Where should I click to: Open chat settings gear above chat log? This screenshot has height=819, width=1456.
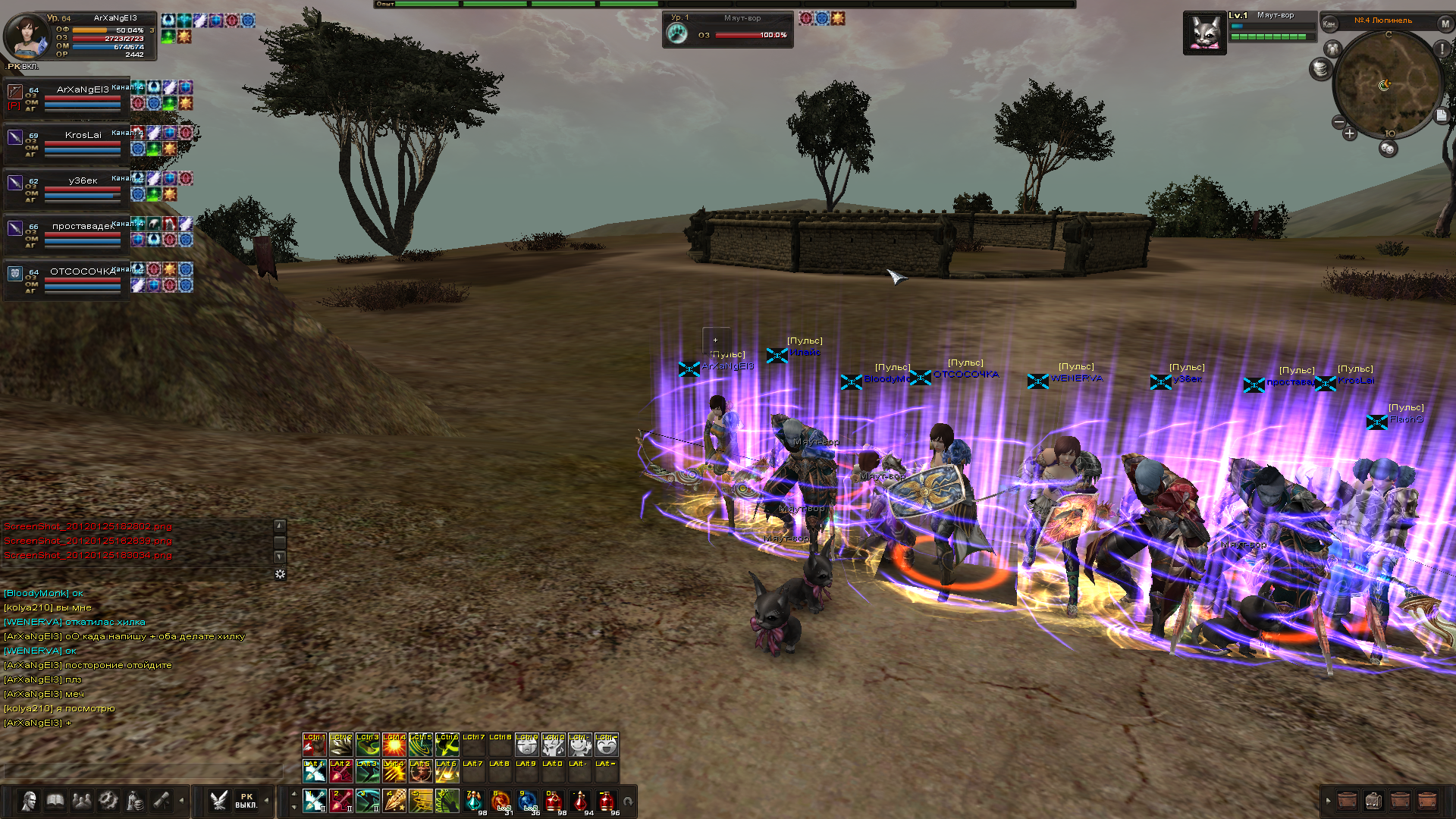[x=280, y=574]
